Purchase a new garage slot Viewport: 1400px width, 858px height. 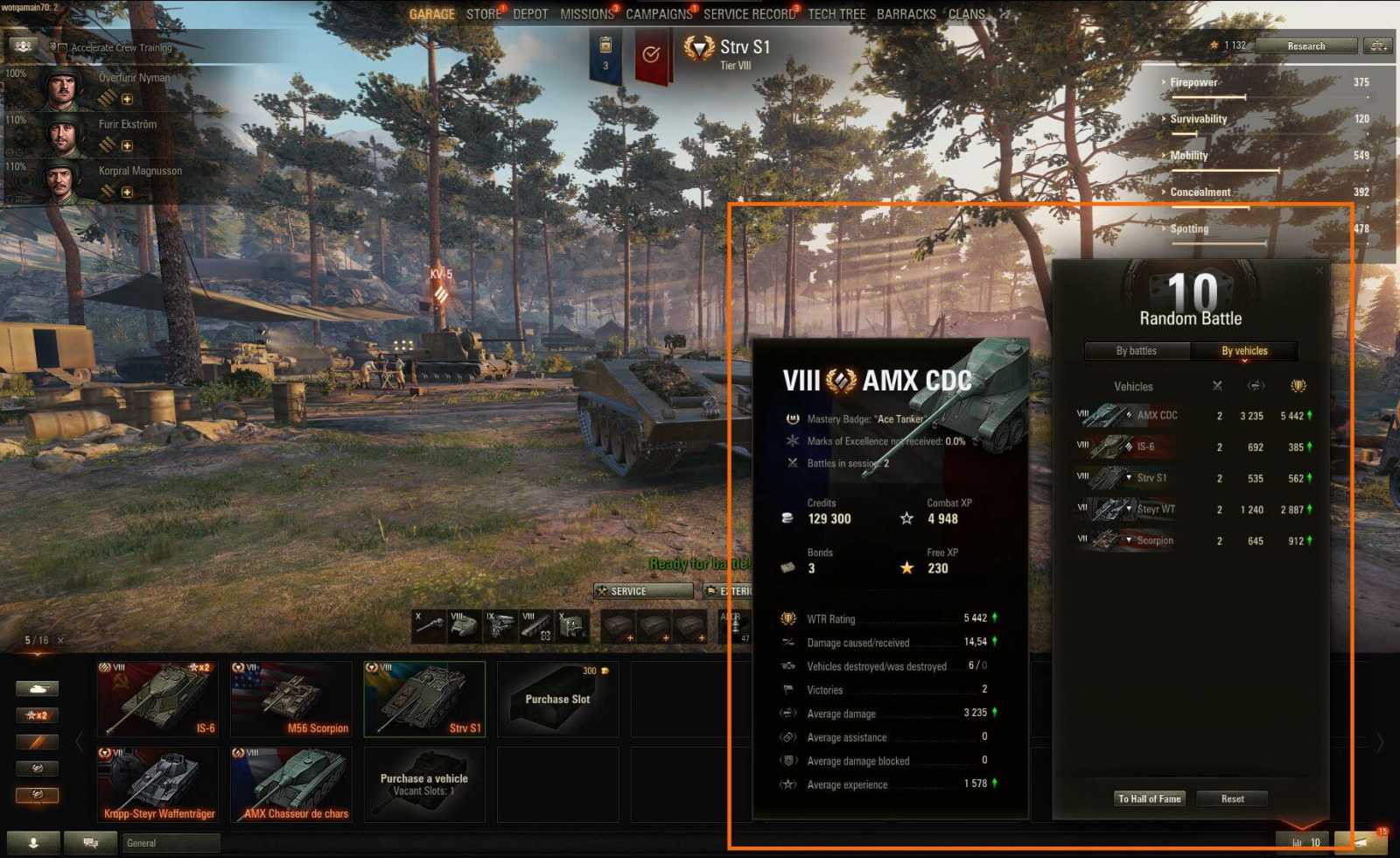click(x=557, y=699)
